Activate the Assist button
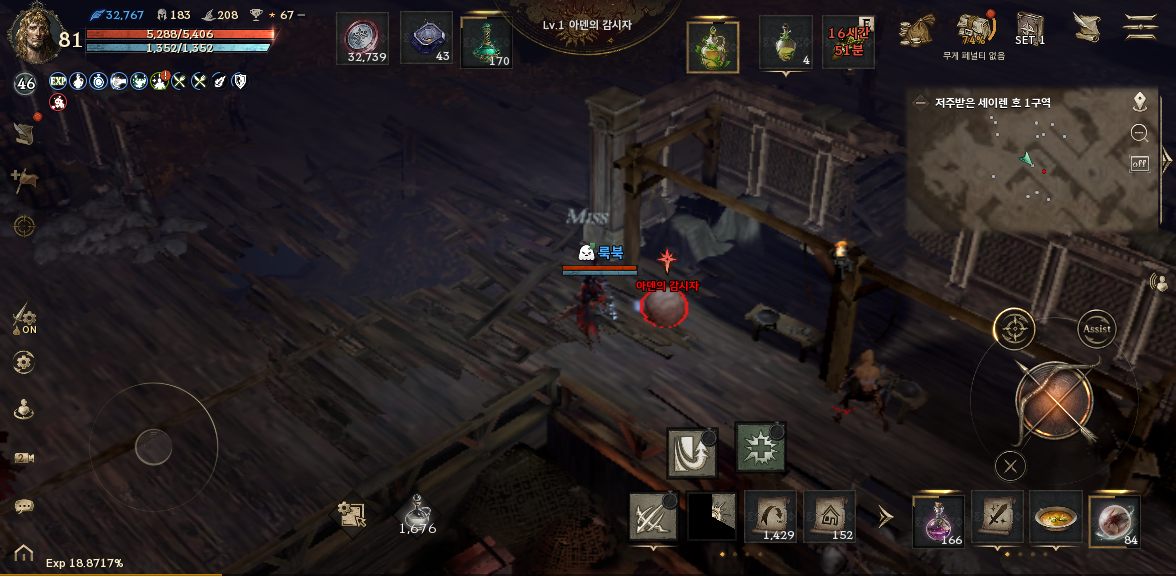The width and height of the screenshot is (1176, 576). [1097, 328]
